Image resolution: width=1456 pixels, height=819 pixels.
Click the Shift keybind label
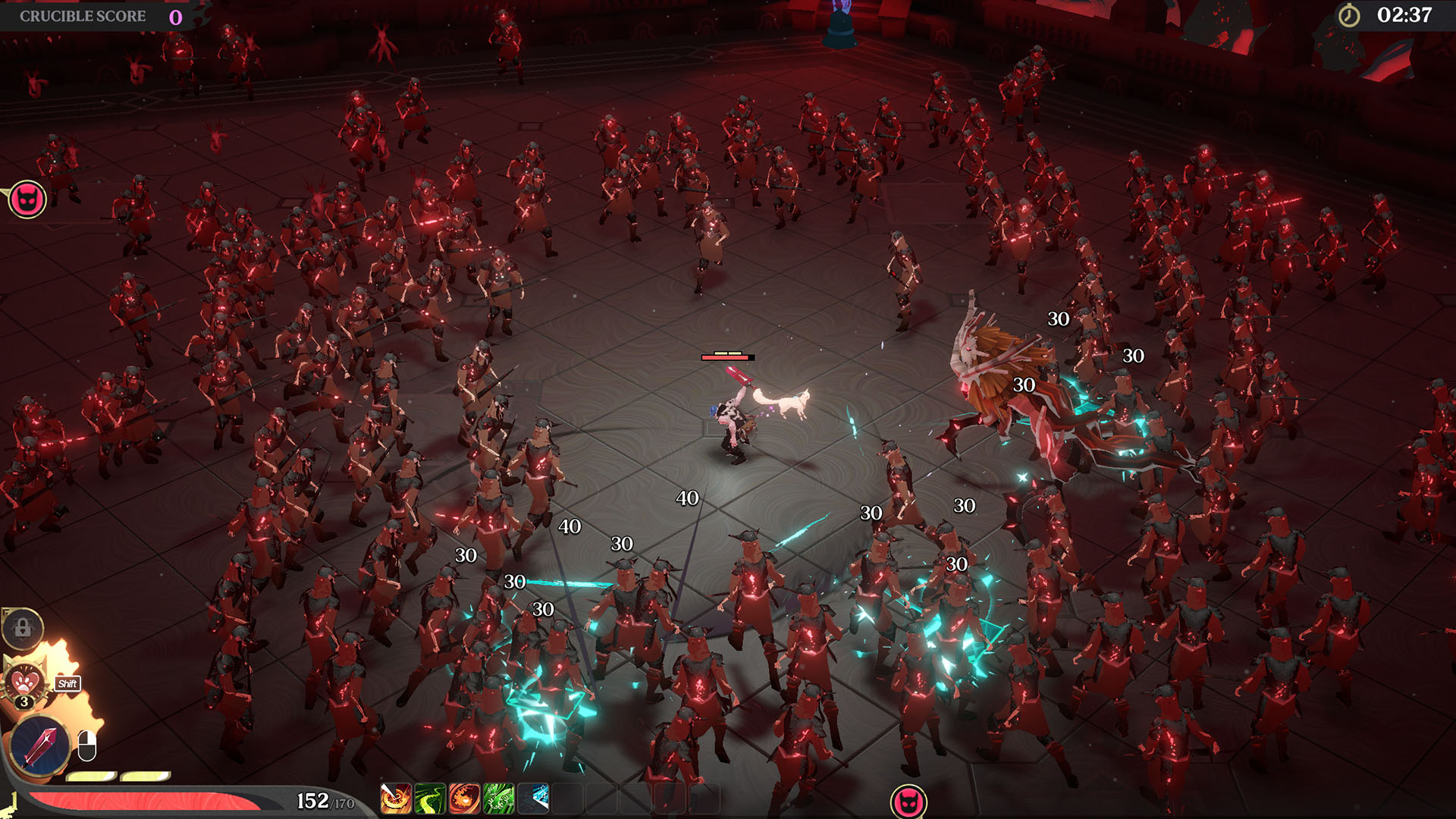click(67, 683)
